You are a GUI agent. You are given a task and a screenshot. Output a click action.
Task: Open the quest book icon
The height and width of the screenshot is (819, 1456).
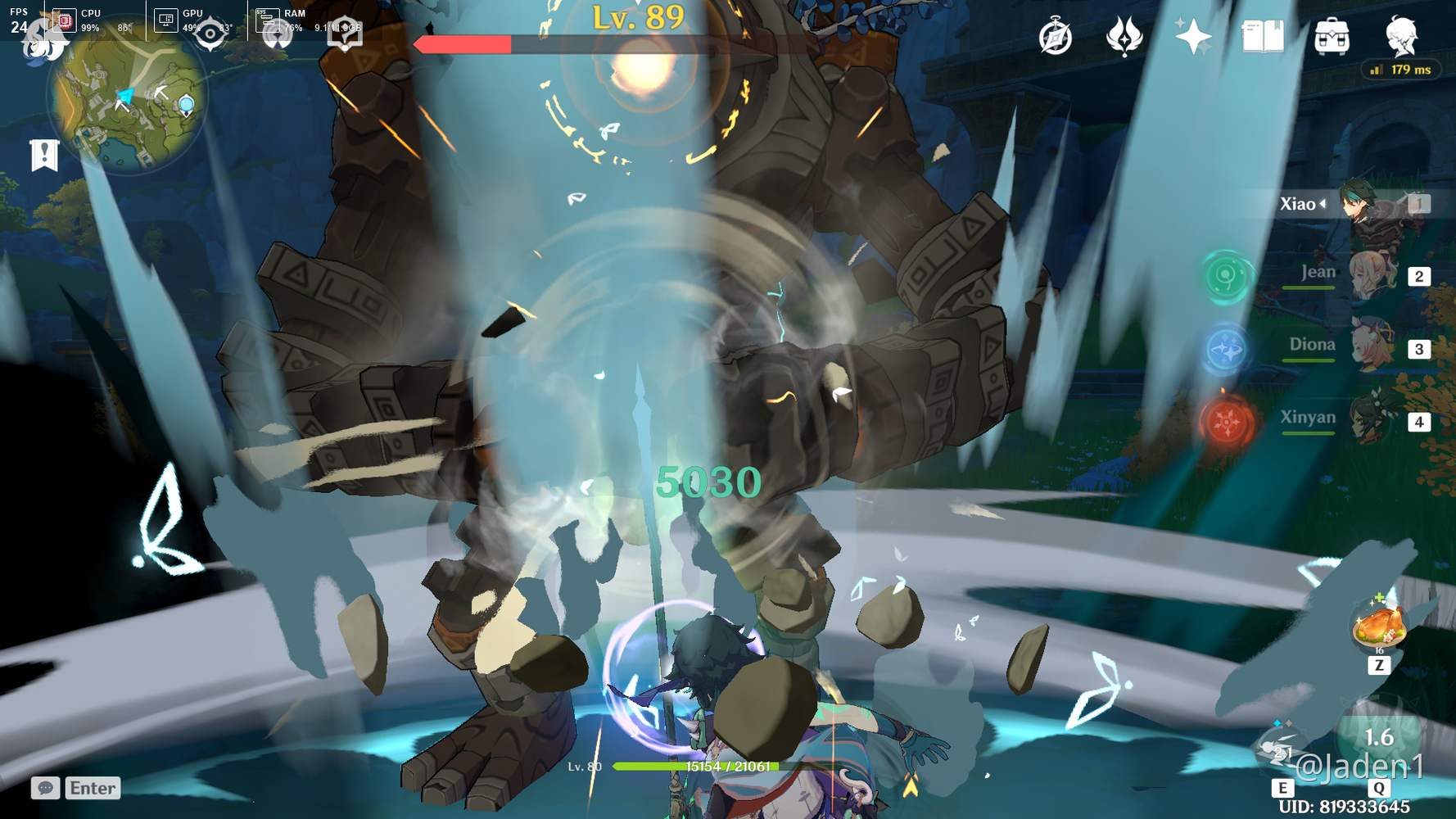[x=1262, y=36]
